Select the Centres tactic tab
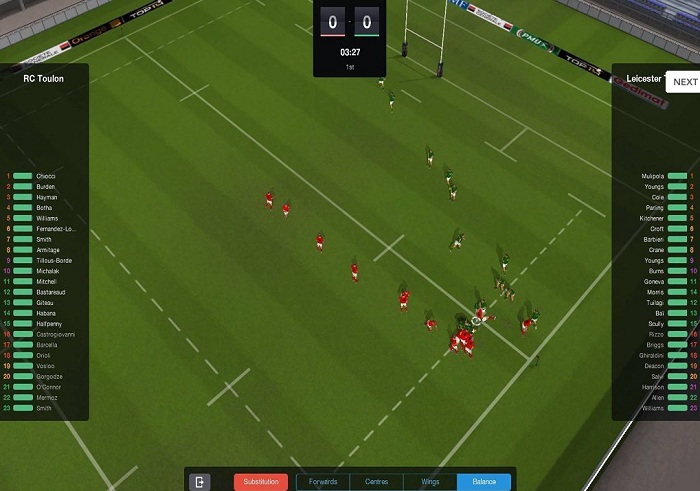Viewport: 700px width, 491px height. coord(377,482)
